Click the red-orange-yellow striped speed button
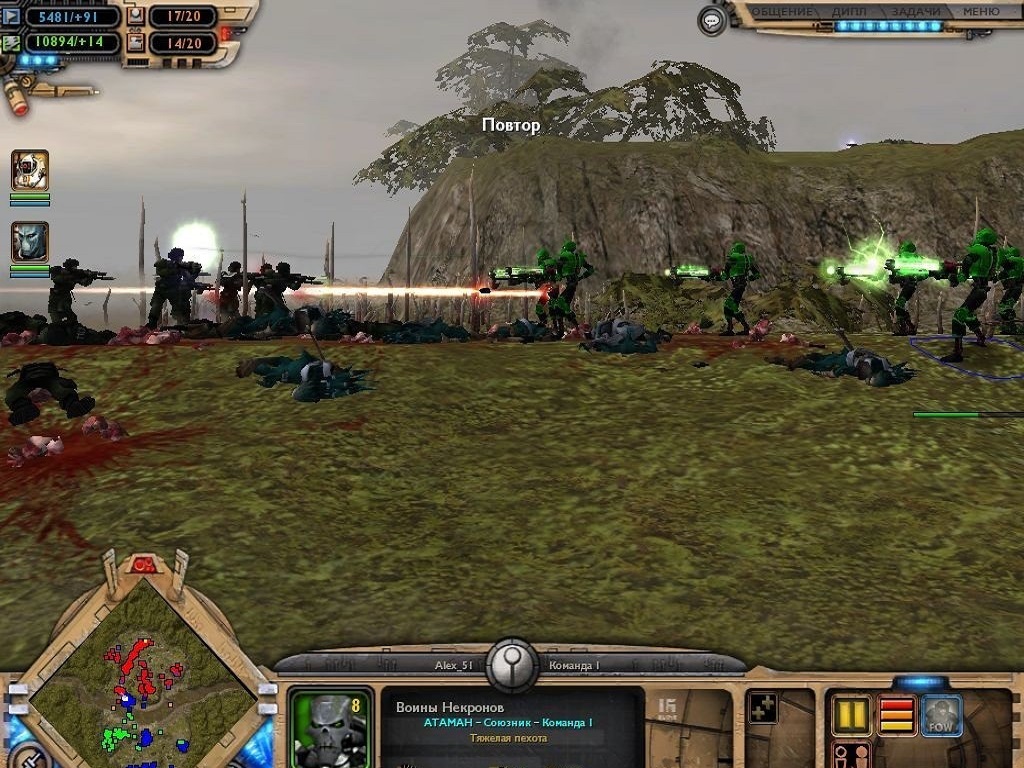 coord(896,715)
